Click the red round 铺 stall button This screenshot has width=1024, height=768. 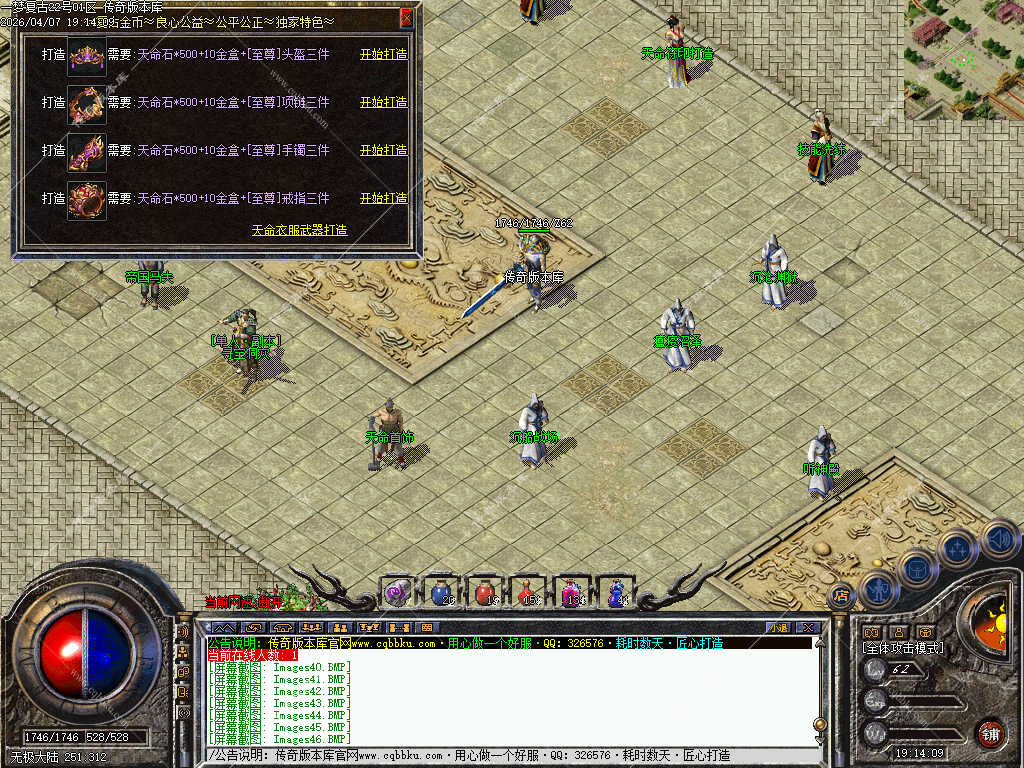pyautogui.click(x=990, y=733)
